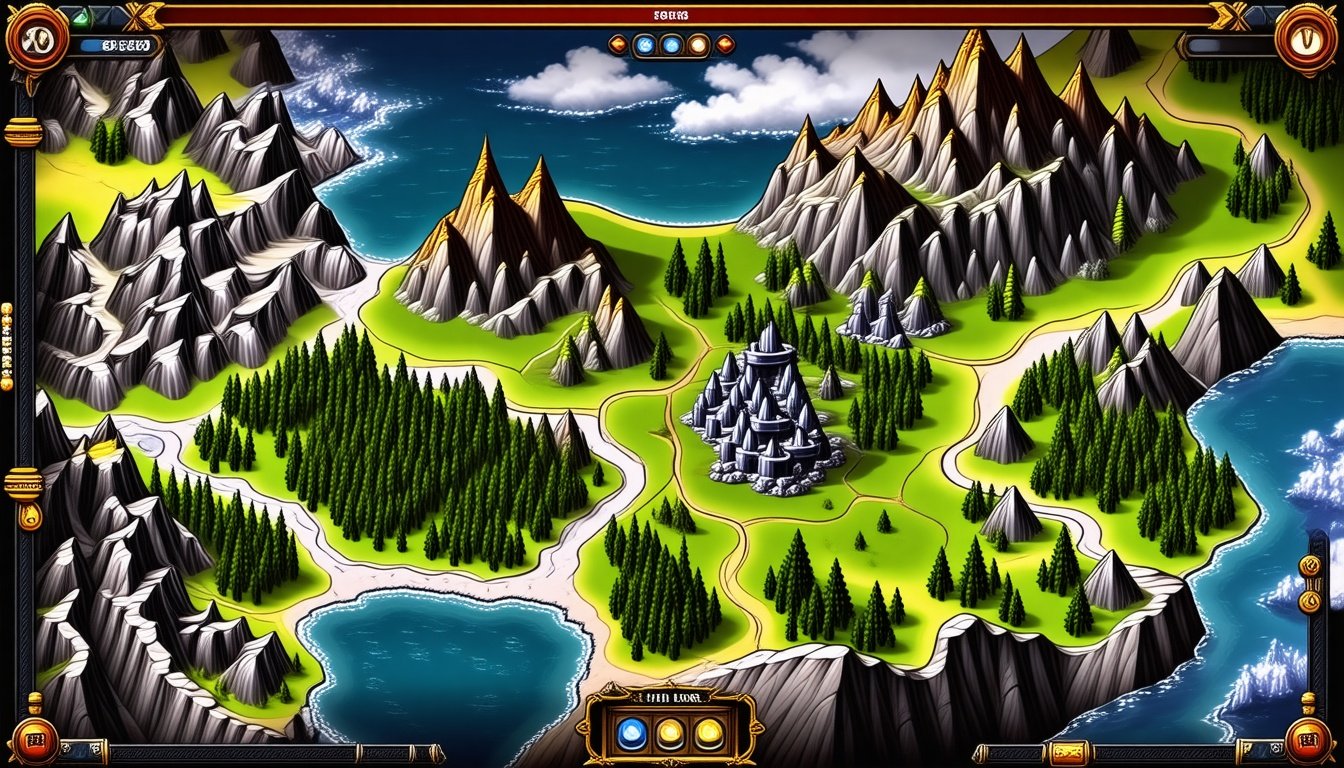Activate the blue orb in the bottom panel
Viewport: 1344px width, 768px height.
[x=631, y=734]
